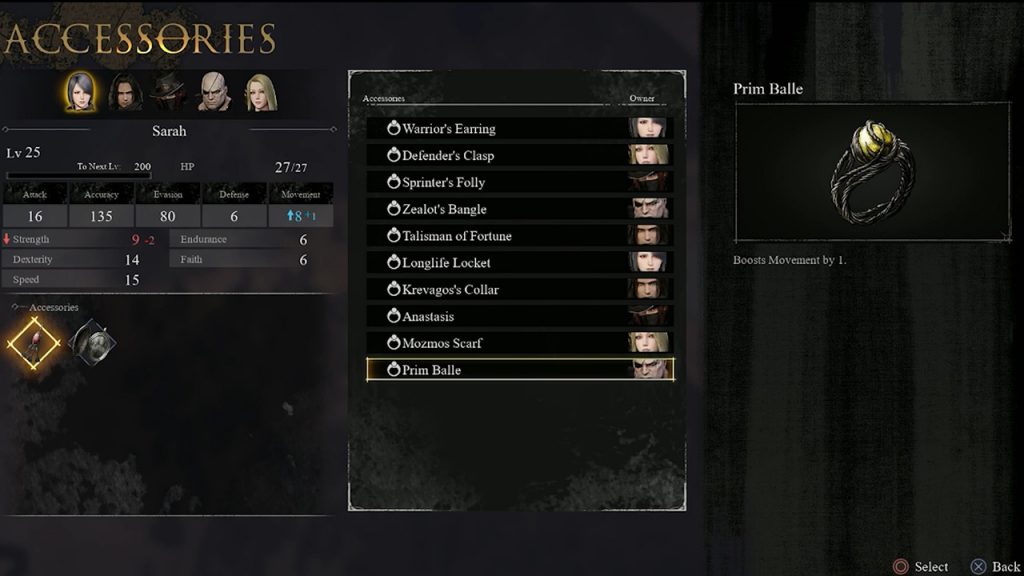Switch to the bald eyepatch man portrait

click(214, 92)
